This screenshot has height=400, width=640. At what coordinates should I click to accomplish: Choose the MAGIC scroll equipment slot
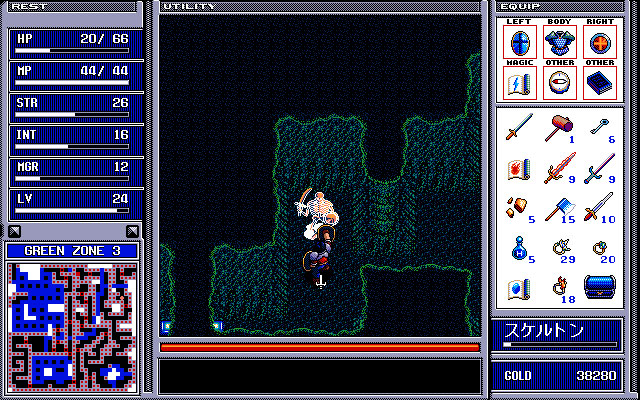tap(519, 83)
